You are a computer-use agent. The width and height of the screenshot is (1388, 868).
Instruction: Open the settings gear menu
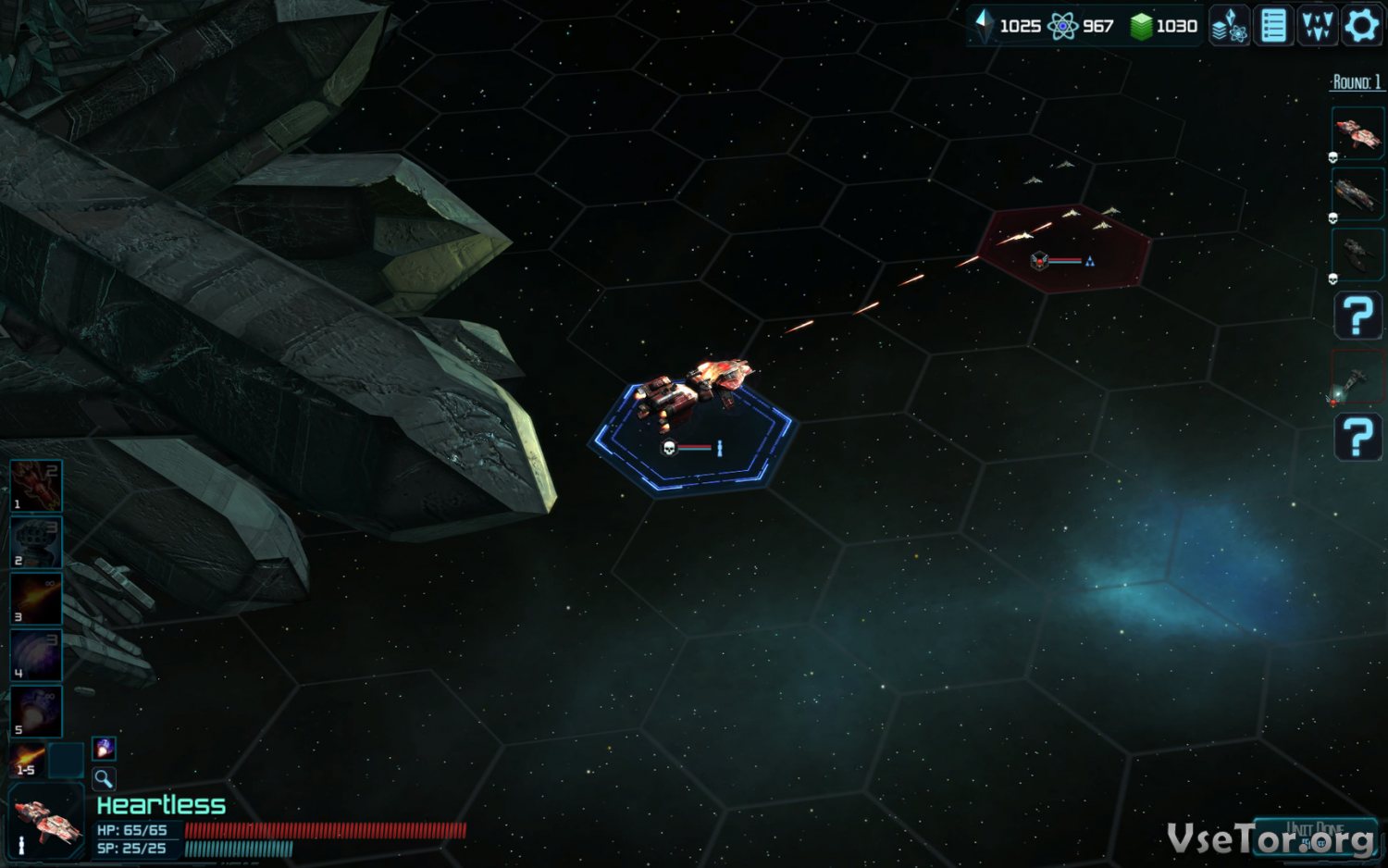1361,26
